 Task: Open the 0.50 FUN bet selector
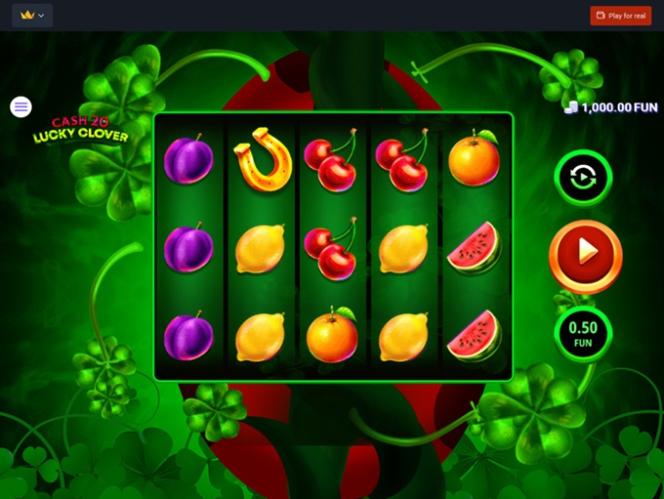tap(583, 334)
